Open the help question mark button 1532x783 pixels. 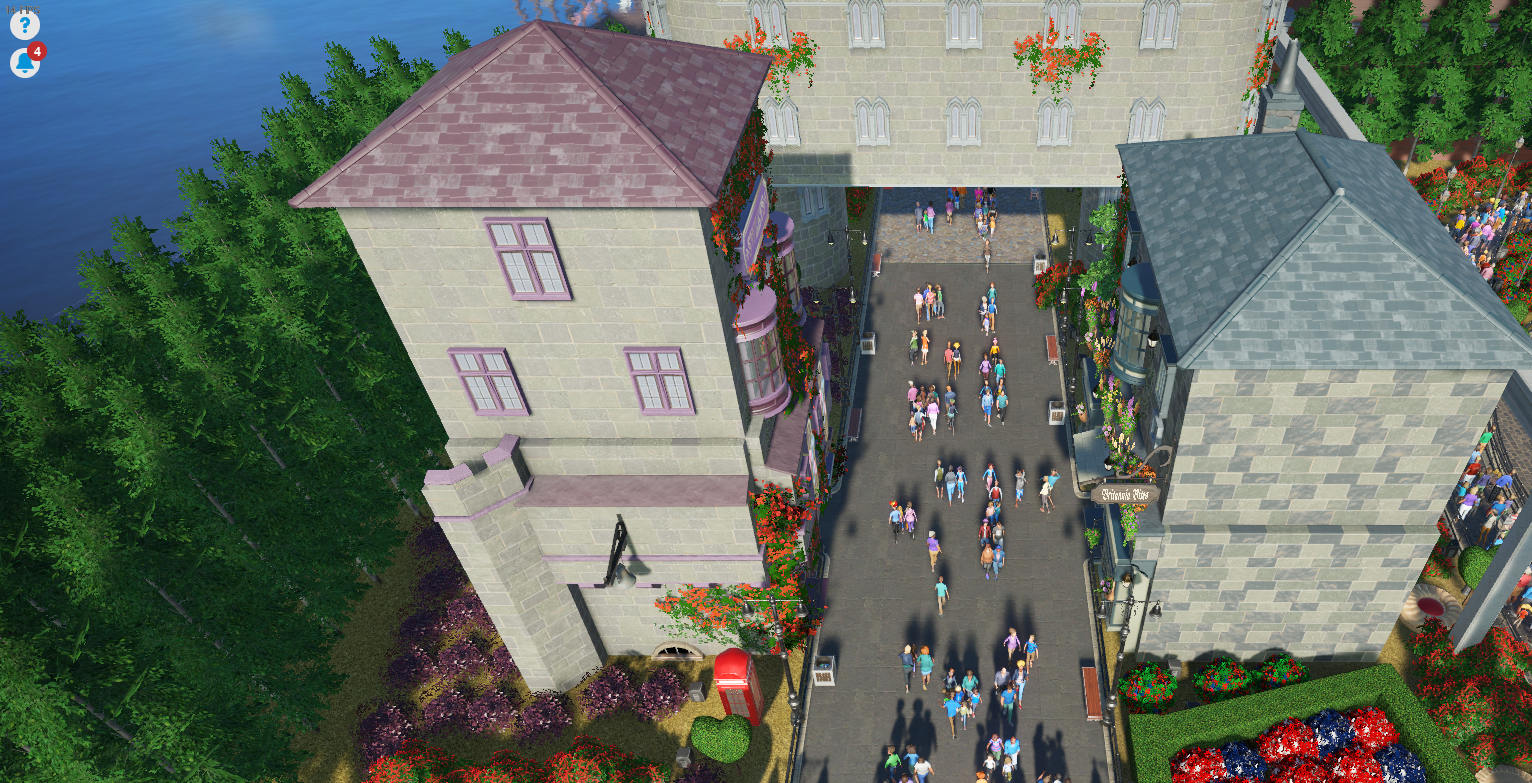click(x=24, y=24)
